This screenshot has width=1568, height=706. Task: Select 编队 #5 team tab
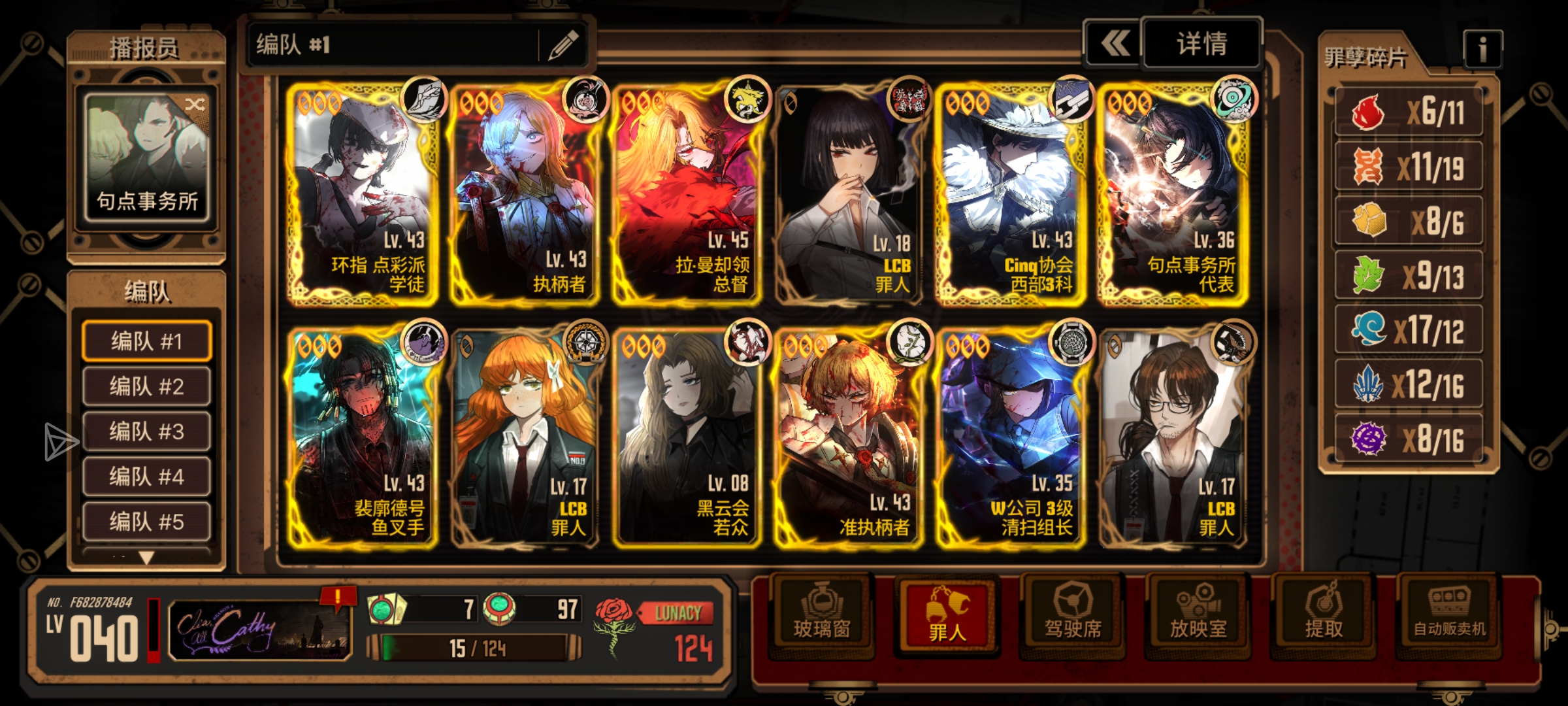146,522
